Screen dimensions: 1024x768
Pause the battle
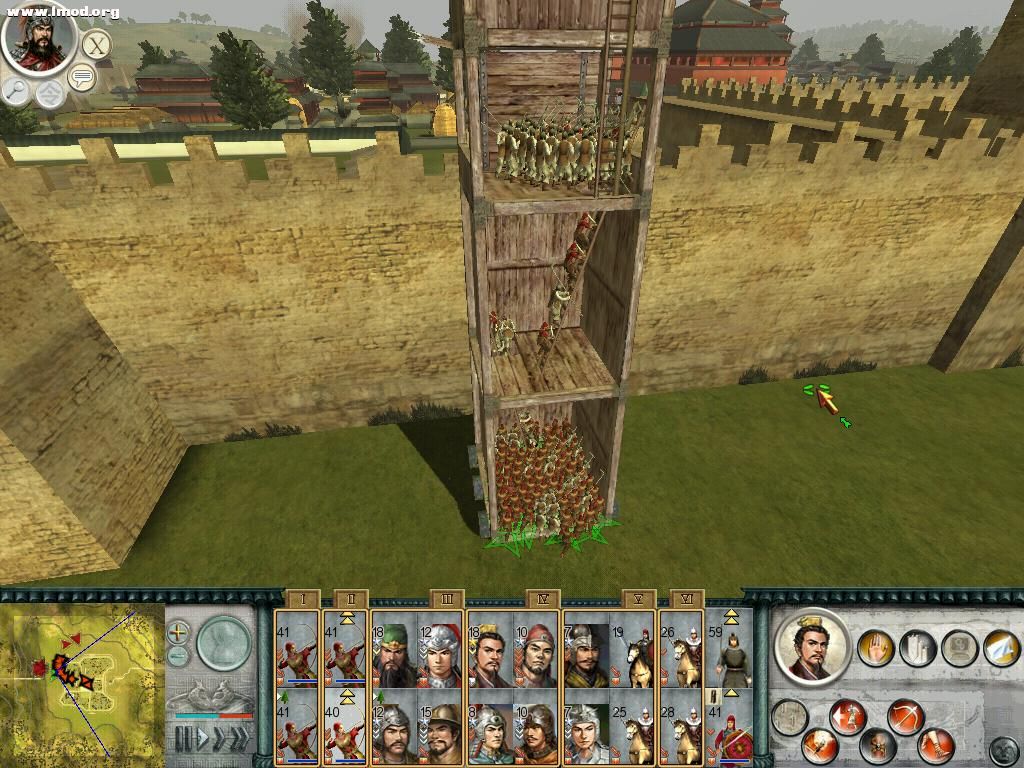[183, 739]
